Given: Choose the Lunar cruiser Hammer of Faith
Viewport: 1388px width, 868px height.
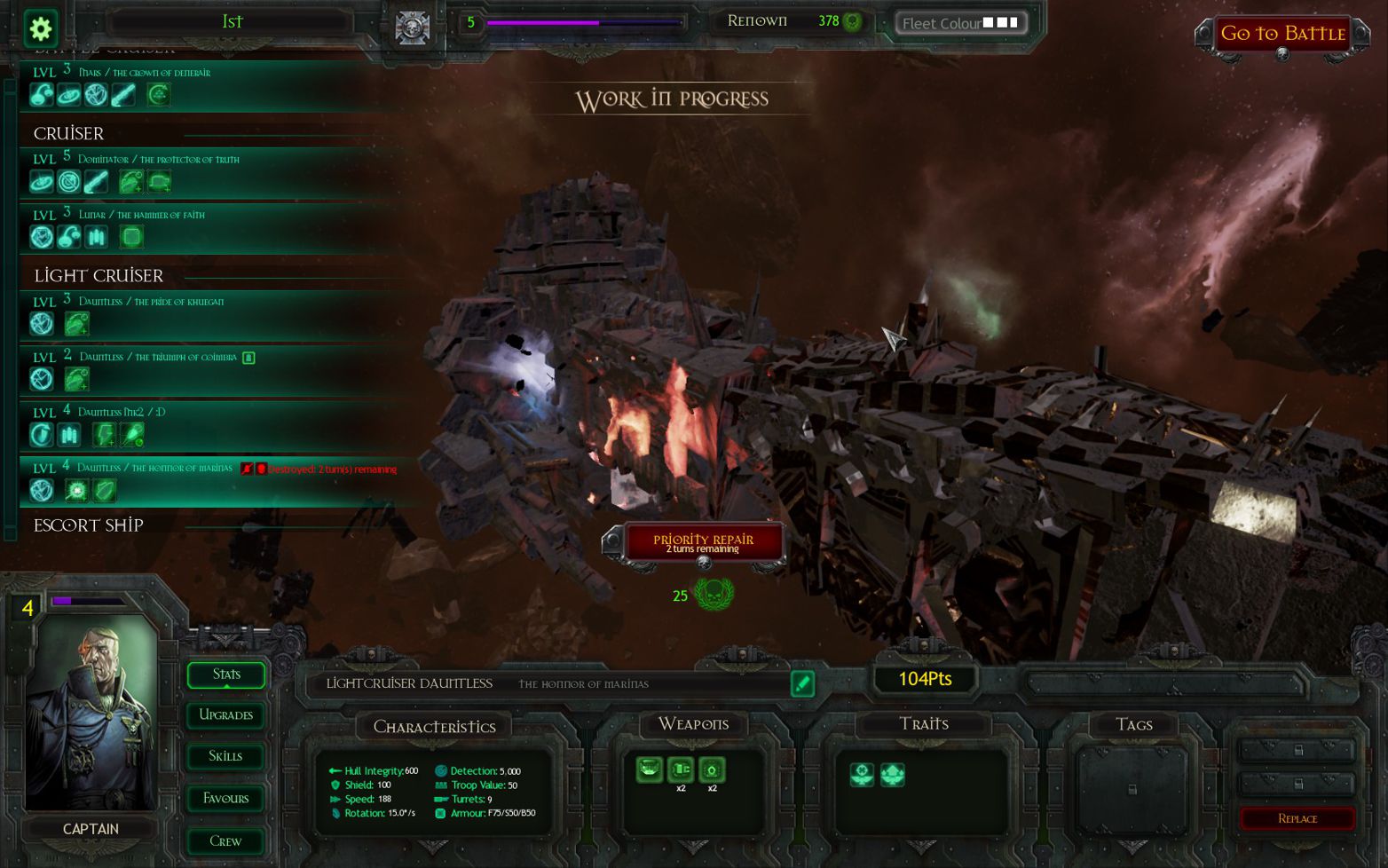Looking at the screenshot, I should tap(142, 215).
